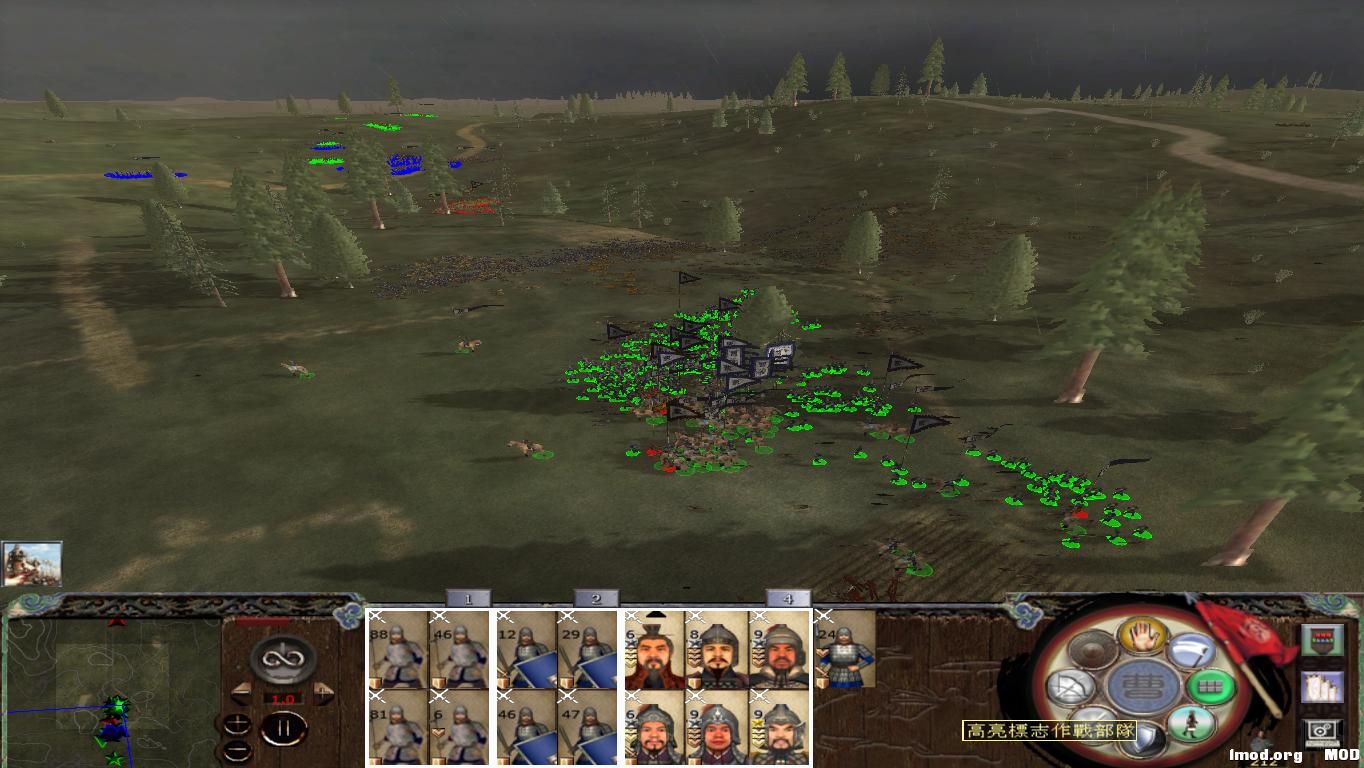Click the right arrow to raise game speed
Viewport: 1364px width, 768px height.
click(x=323, y=692)
